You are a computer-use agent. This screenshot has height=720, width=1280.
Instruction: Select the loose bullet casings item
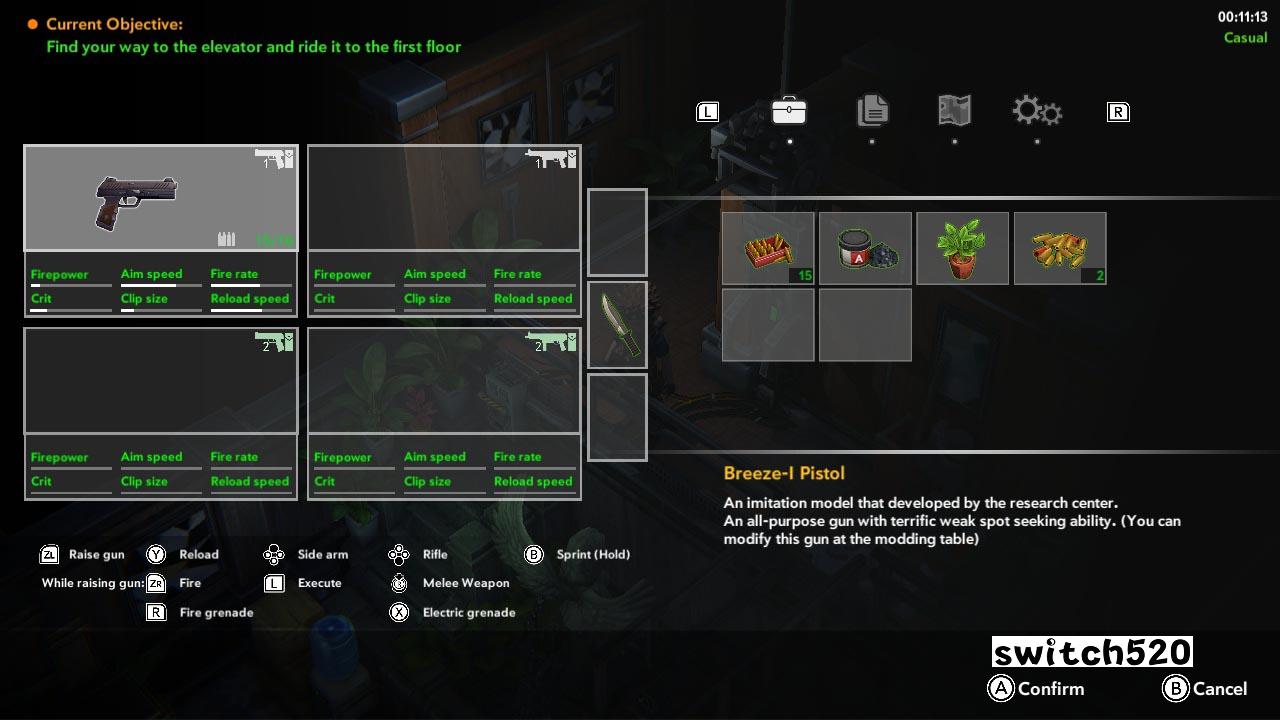1060,248
